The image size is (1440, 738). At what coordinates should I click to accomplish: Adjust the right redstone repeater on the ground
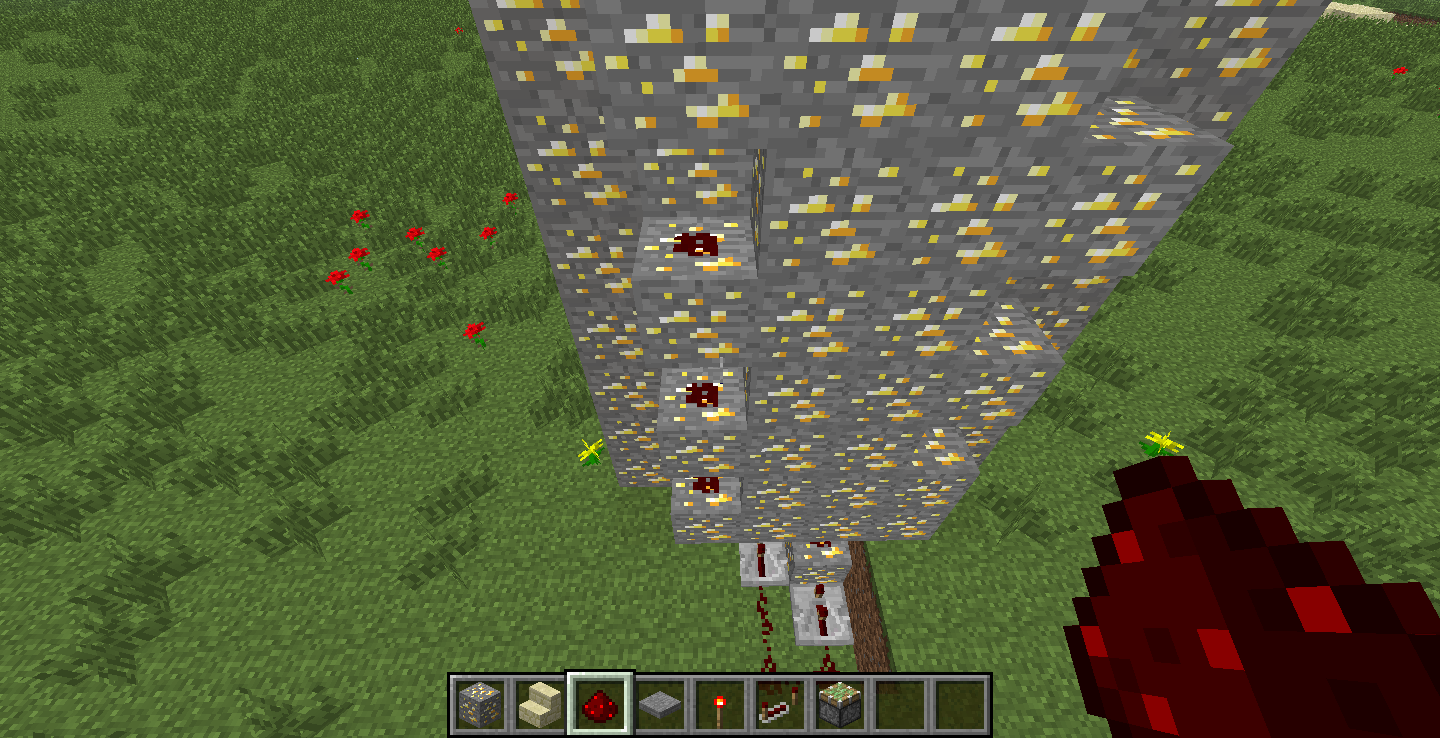coord(820,612)
